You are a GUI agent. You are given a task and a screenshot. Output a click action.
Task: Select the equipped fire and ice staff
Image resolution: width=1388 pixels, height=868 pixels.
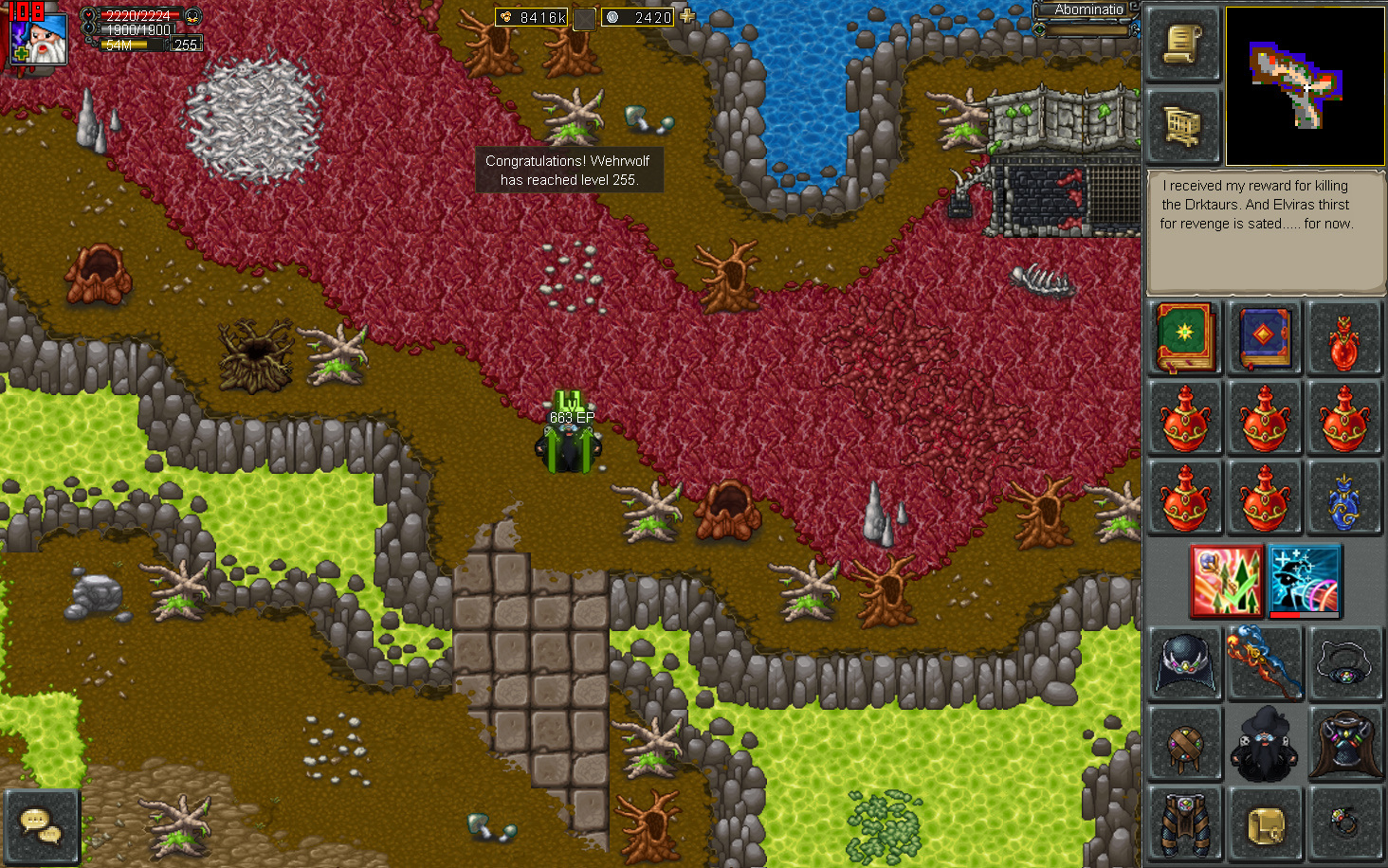[x=1265, y=662]
